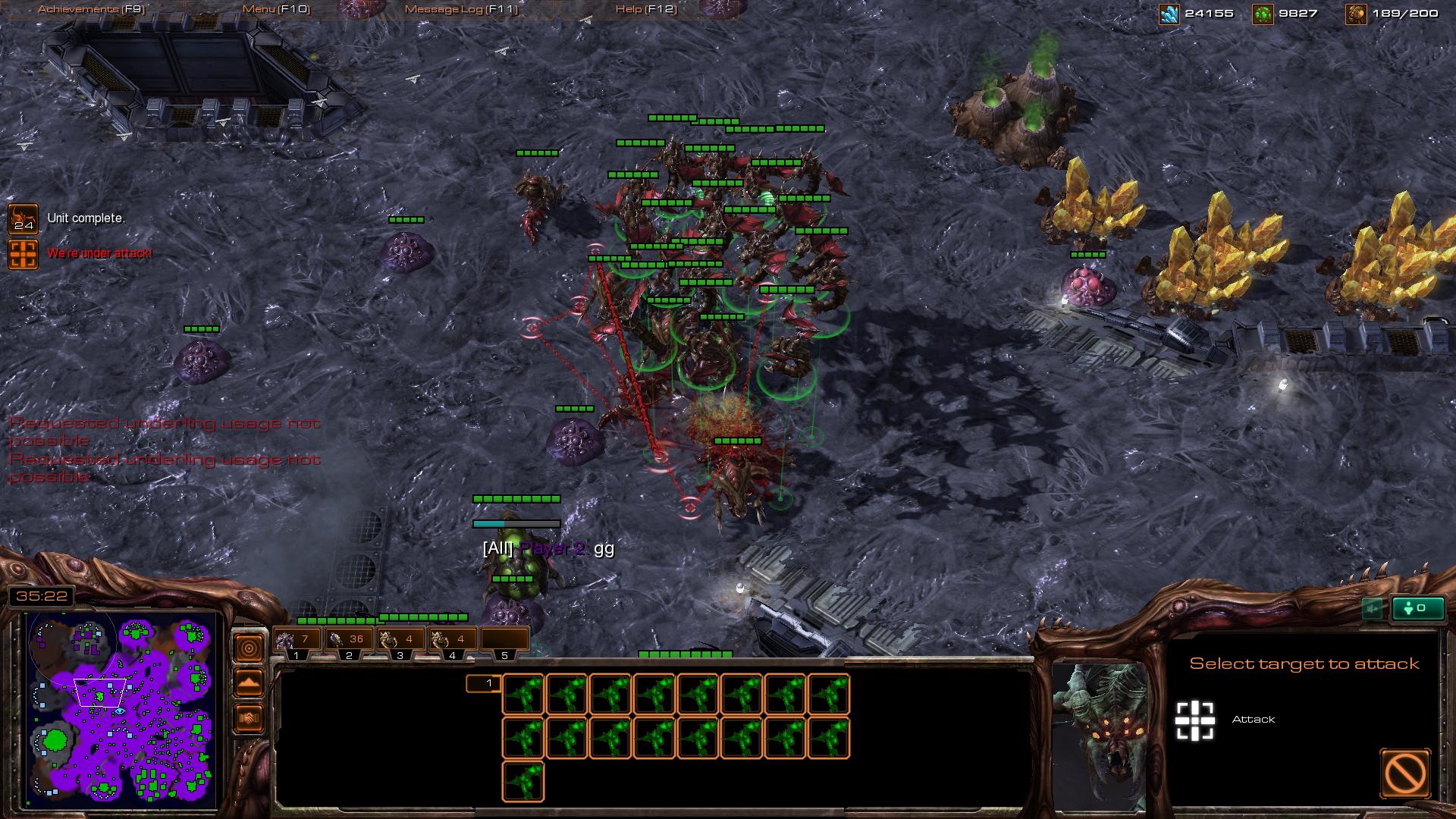Open the Achievements (F9) panel

(x=91, y=9)
